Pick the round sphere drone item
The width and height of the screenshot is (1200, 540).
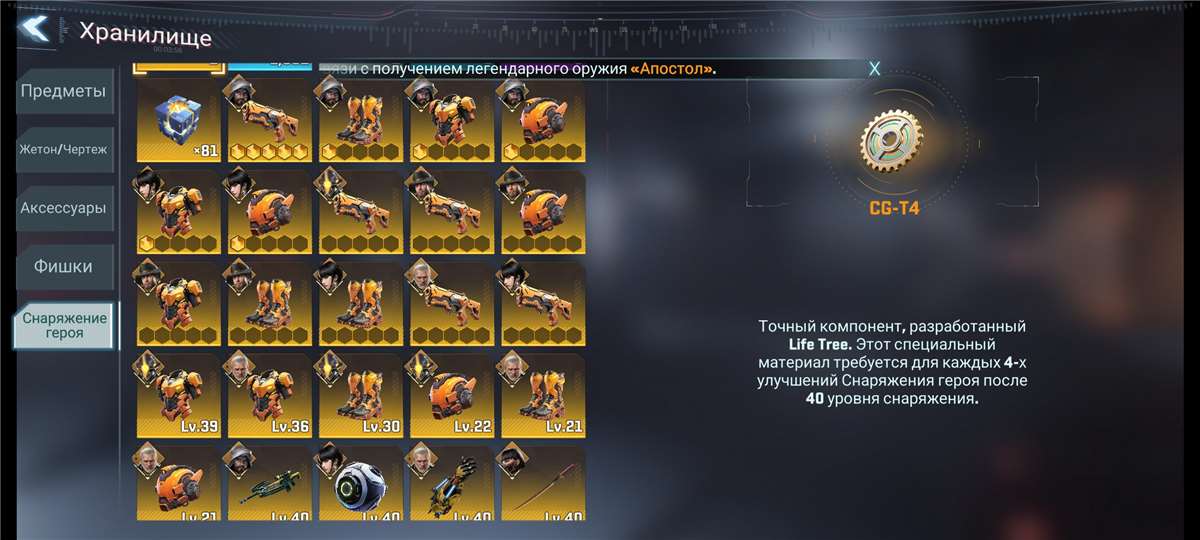(360, 485)
